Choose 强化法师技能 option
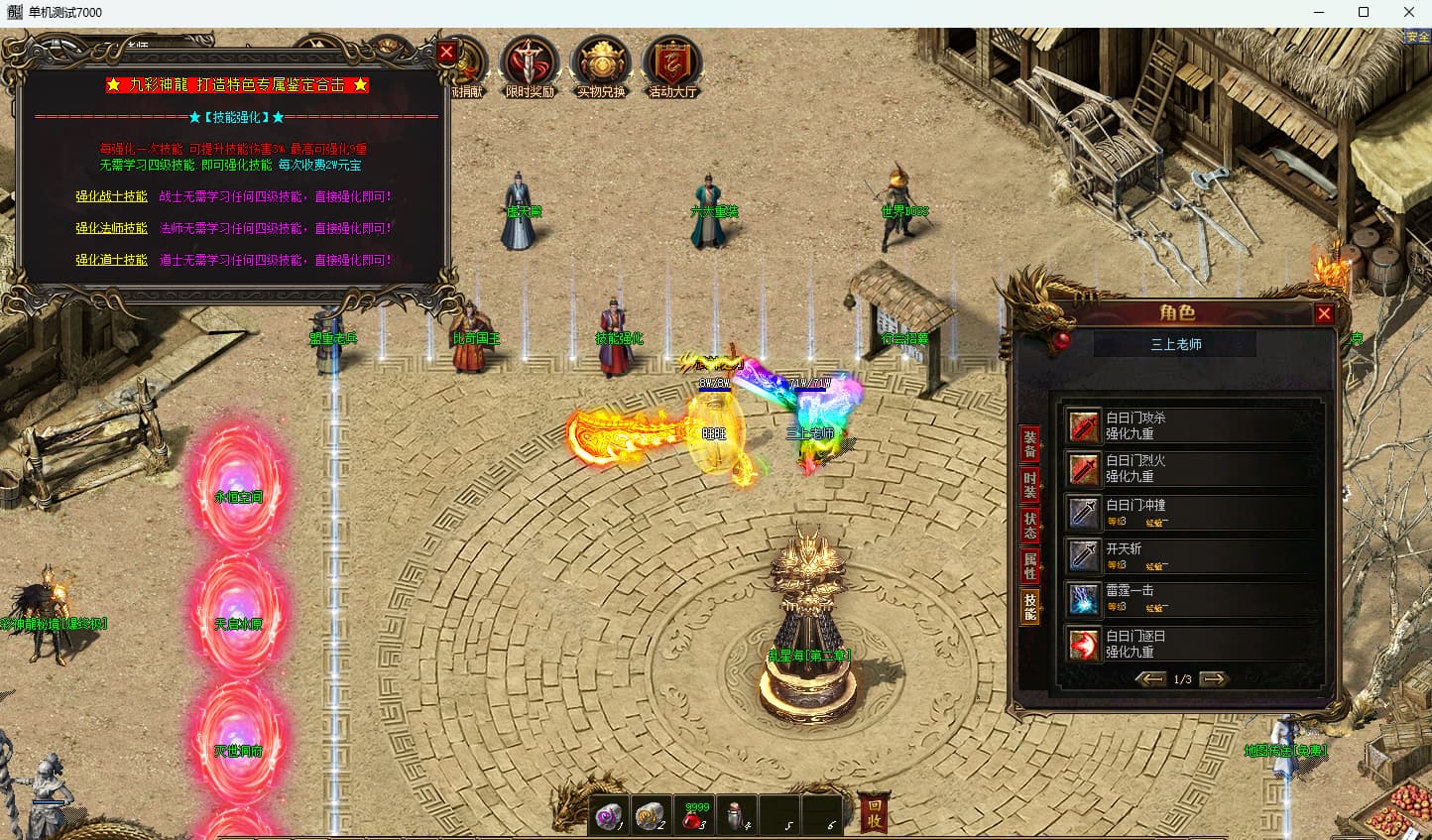 [x=111, y=228]
